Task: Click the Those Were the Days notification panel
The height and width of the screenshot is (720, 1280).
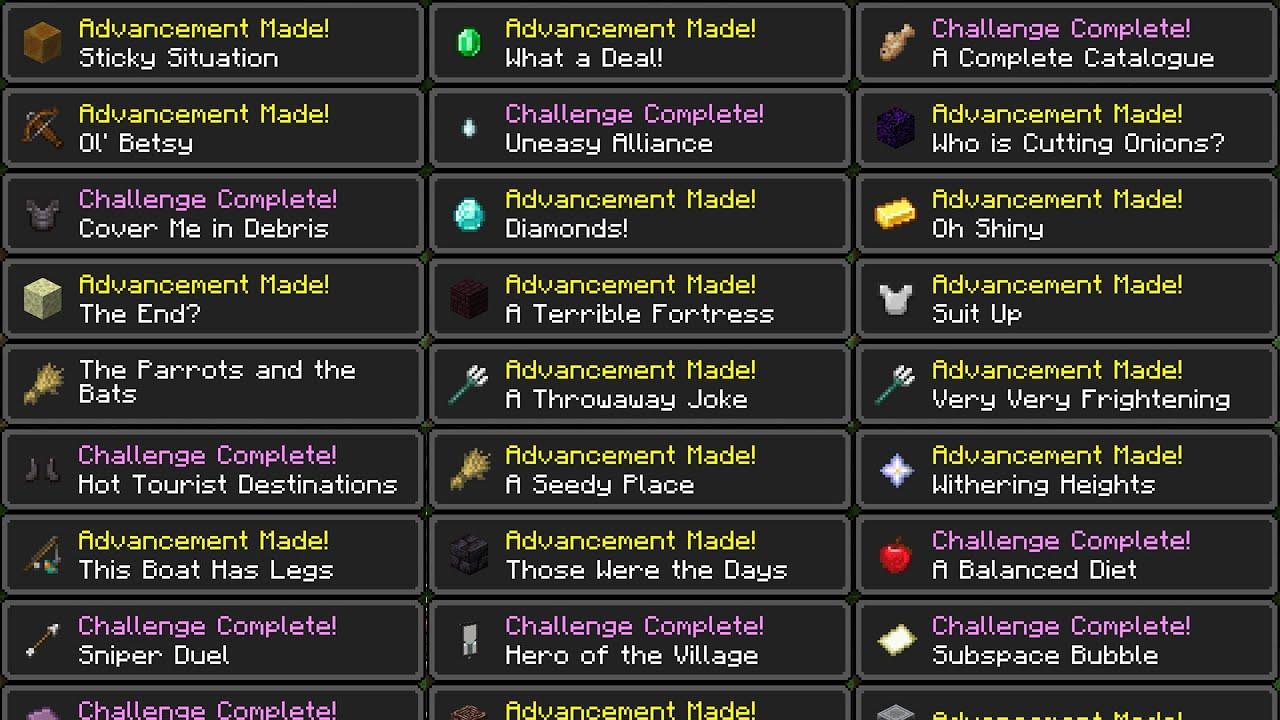Action: click(640, 555)
